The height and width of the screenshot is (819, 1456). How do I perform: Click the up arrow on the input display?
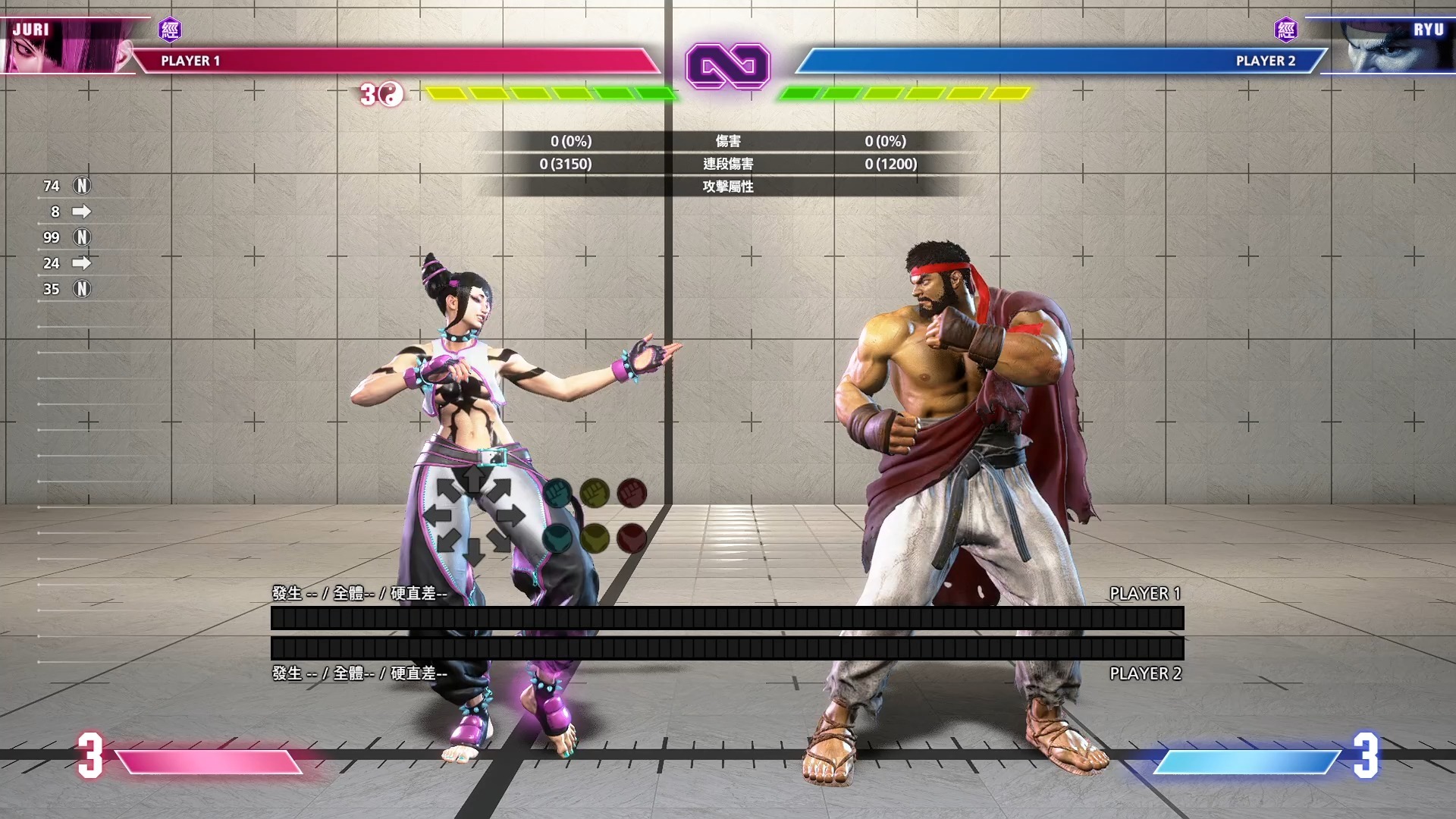coord(474,479)
